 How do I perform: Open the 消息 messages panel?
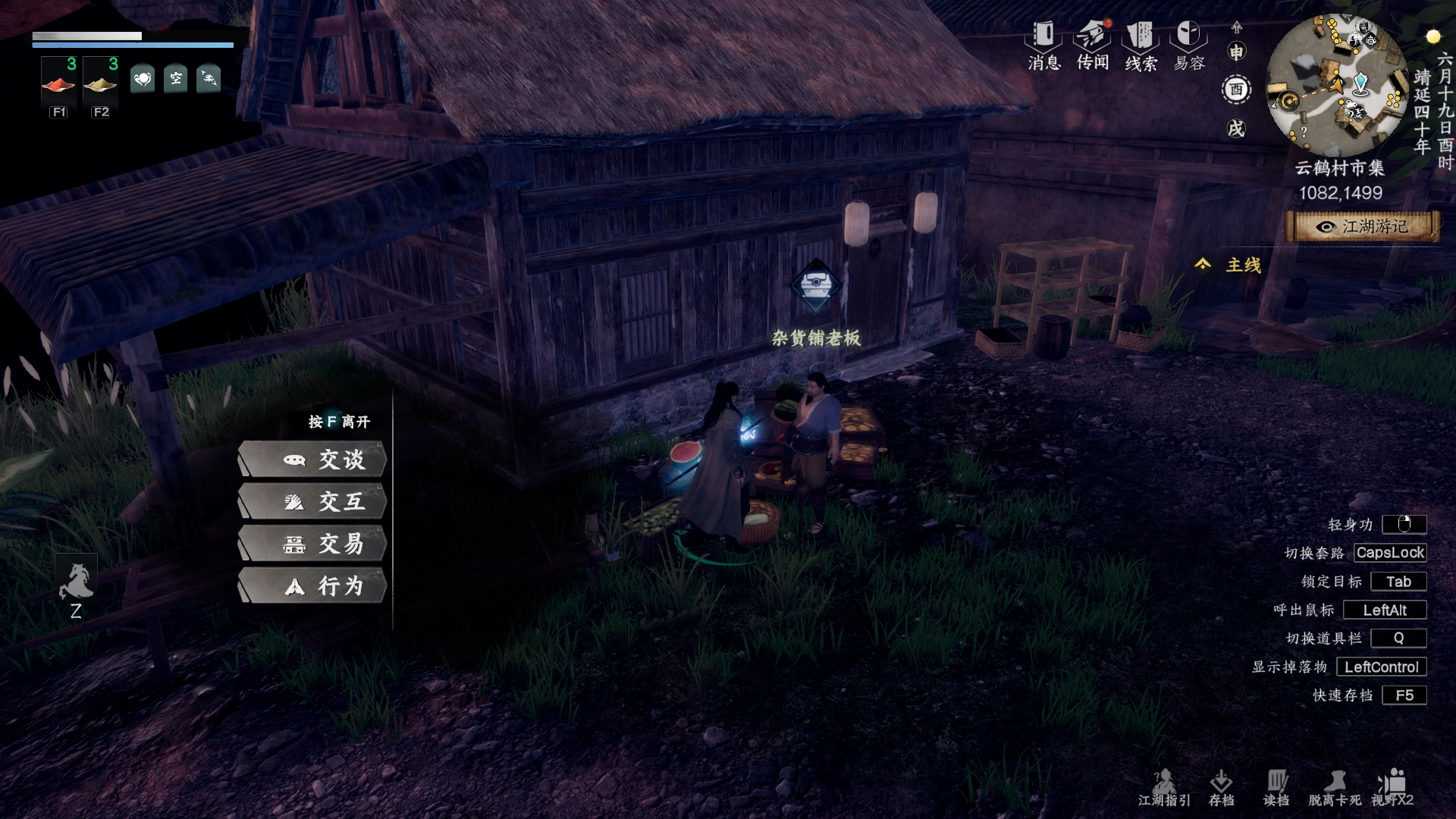click(1043, 45)
